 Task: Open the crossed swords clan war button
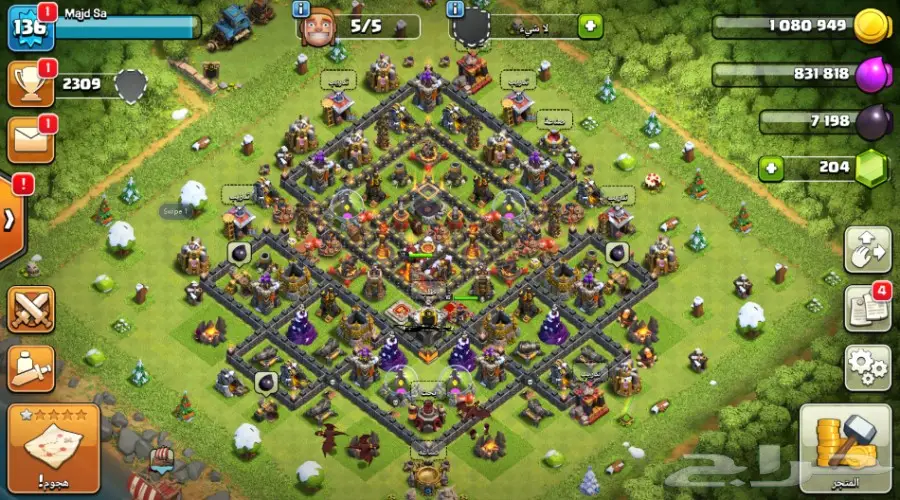coord(30,309)
